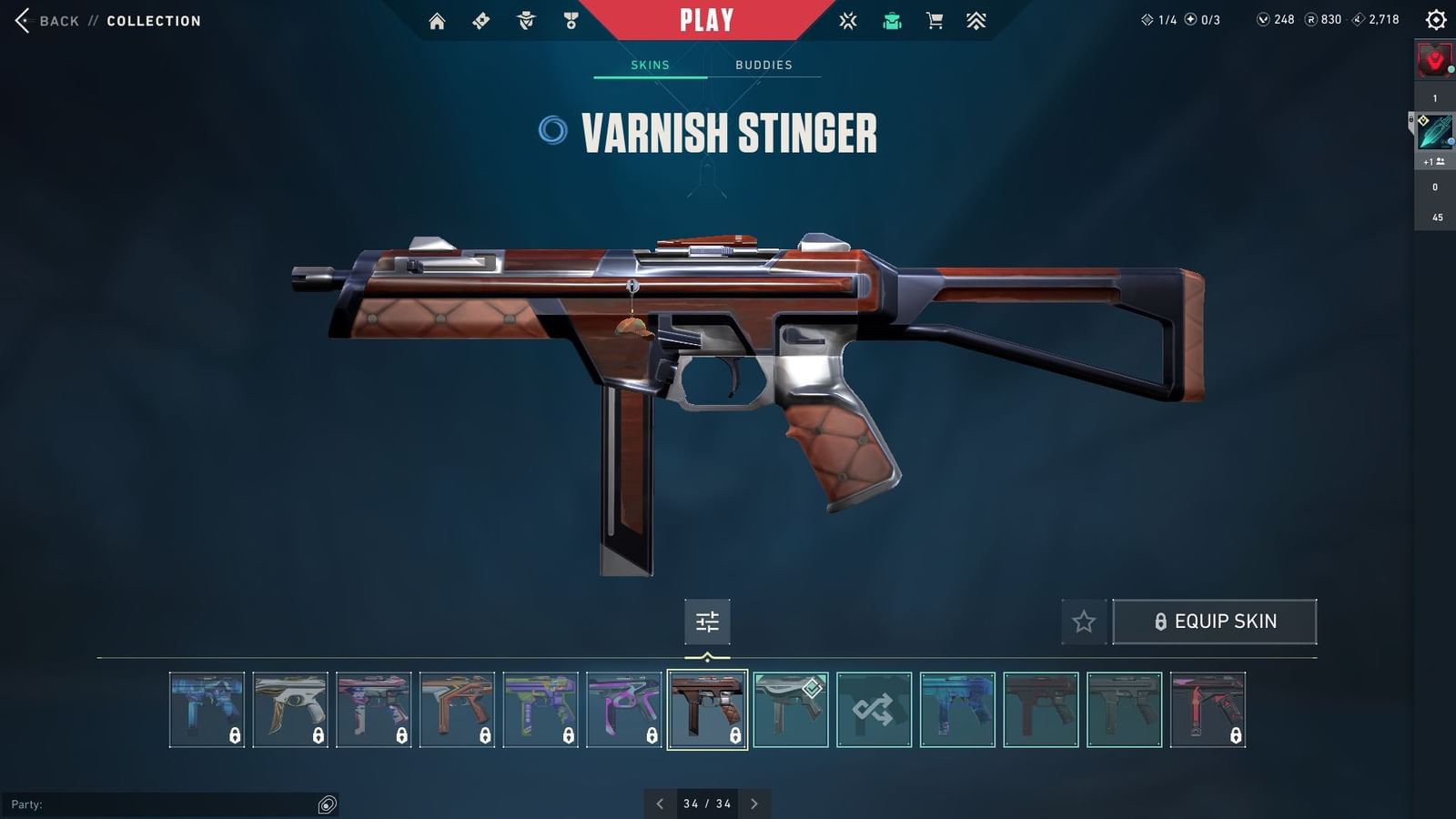The height and width of the screenshot is (819, 1456).
Task: Open the Premier chevrons icon in top bar
Action: click(976, 19)
